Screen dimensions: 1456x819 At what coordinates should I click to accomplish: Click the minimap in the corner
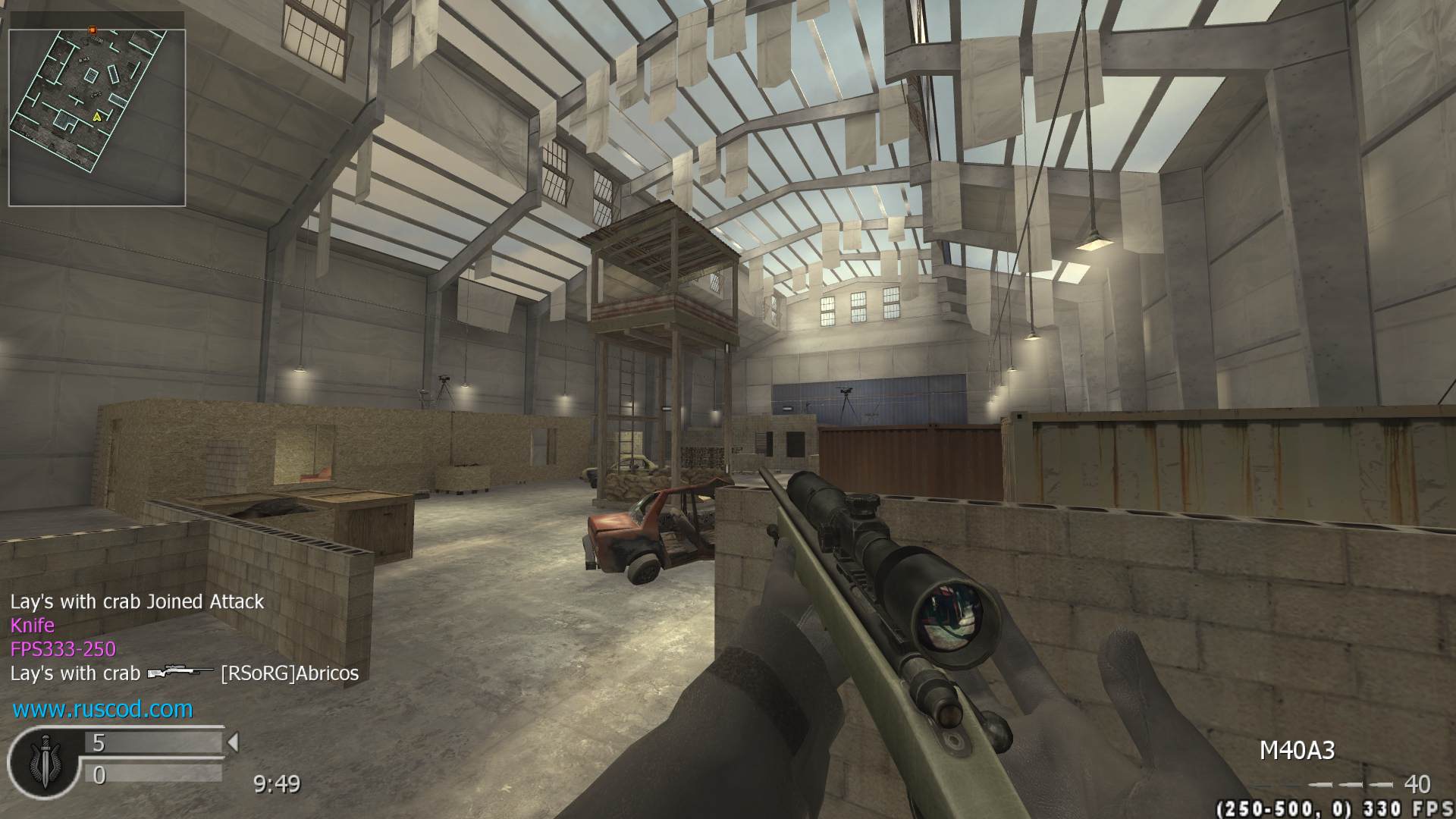pos(97,118)
